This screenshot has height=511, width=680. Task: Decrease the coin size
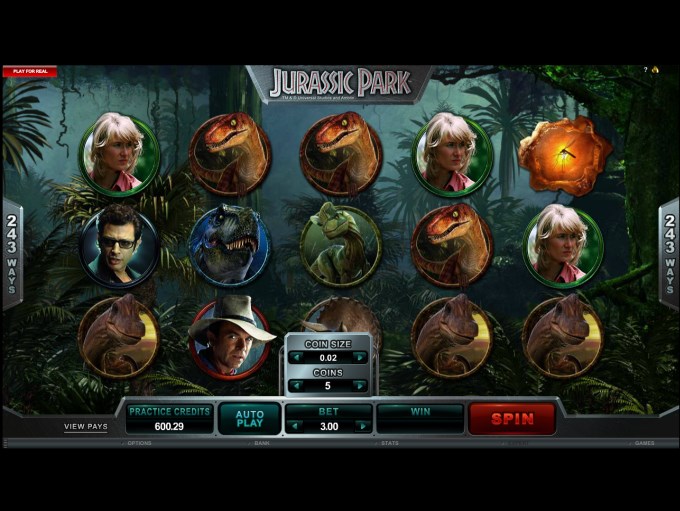[296, 357]
